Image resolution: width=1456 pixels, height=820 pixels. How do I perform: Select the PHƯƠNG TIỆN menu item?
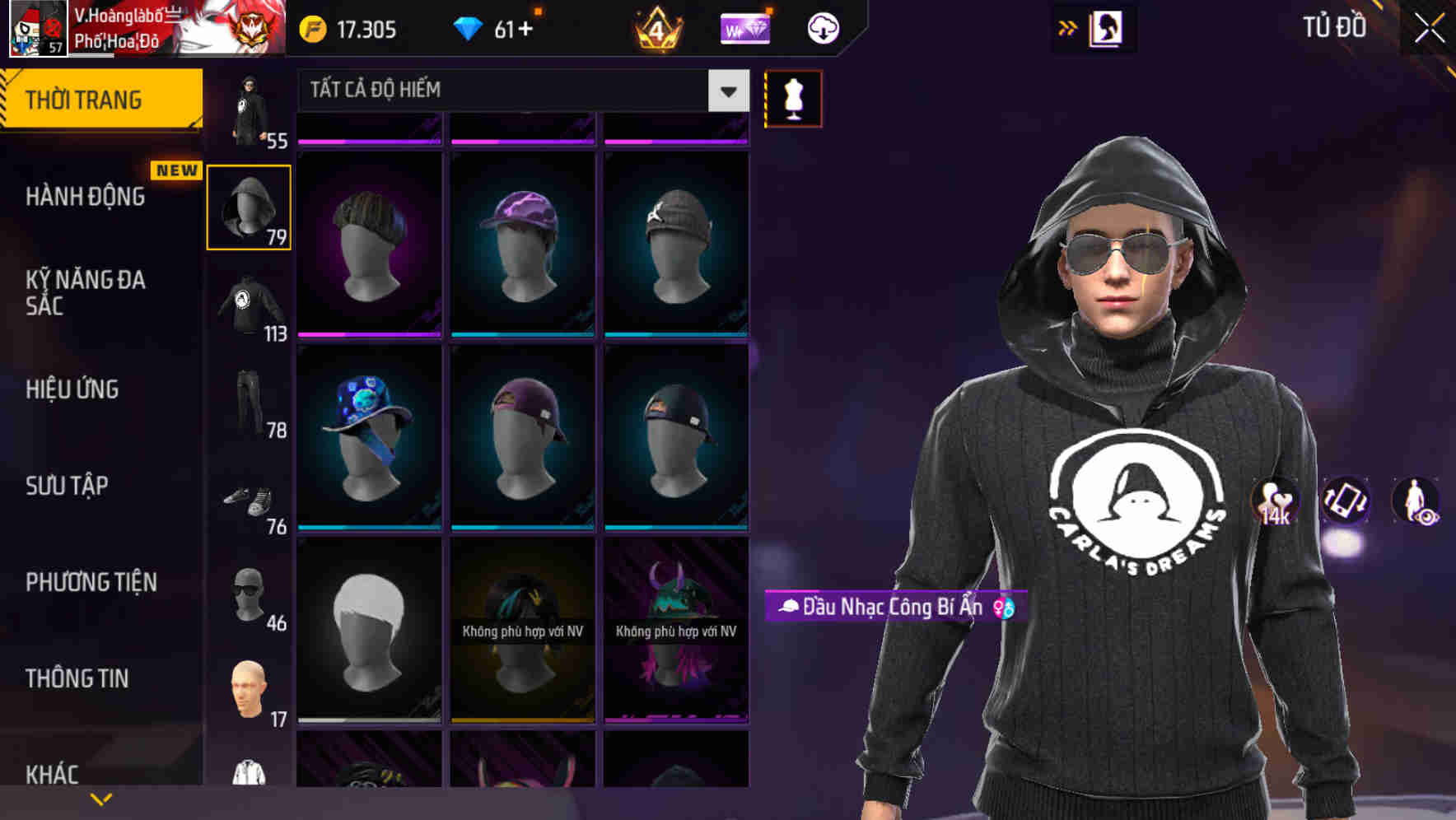click(89, 581)
